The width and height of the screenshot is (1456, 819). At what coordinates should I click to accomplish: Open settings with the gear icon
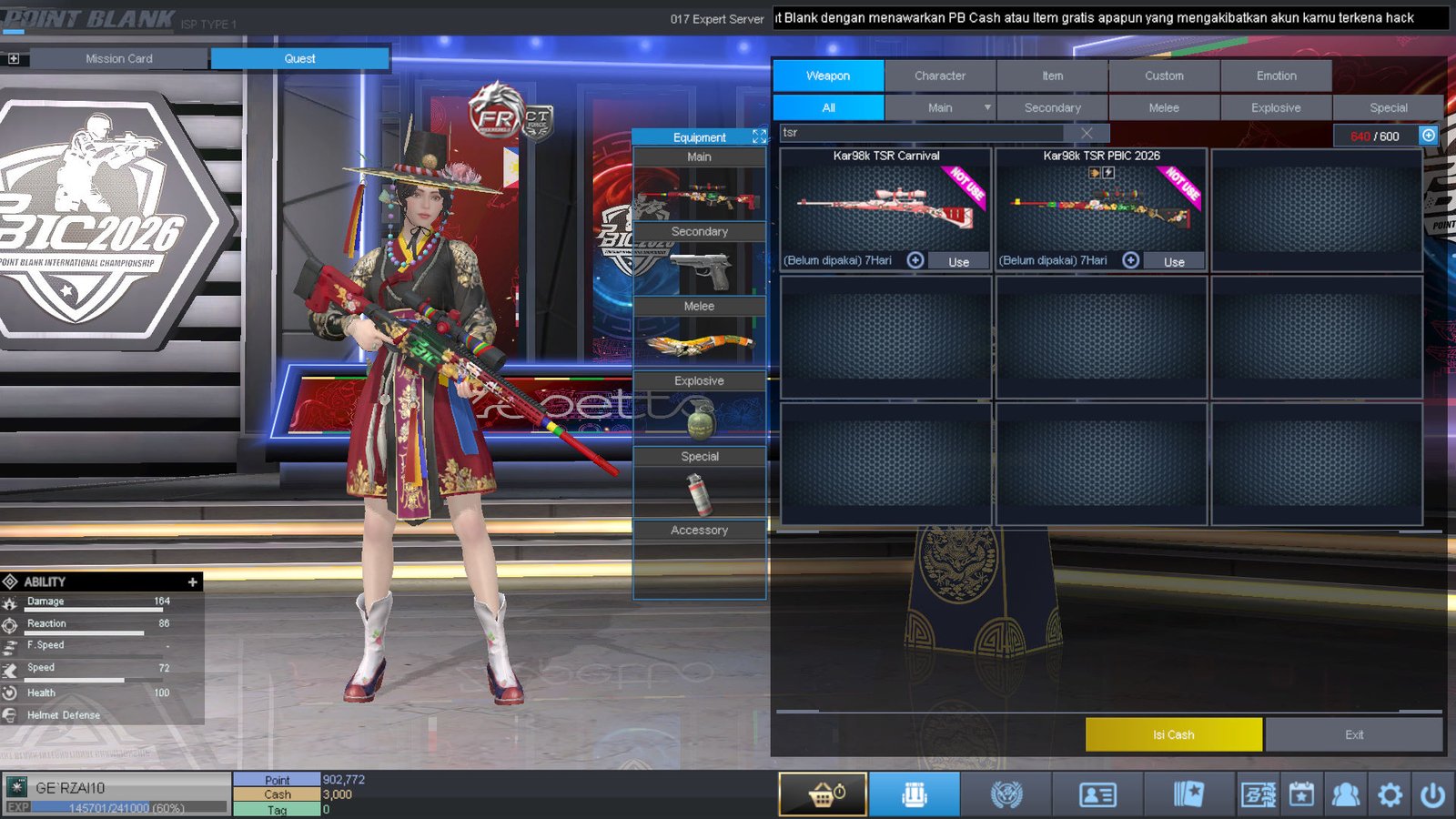[x=1390, y=794]
